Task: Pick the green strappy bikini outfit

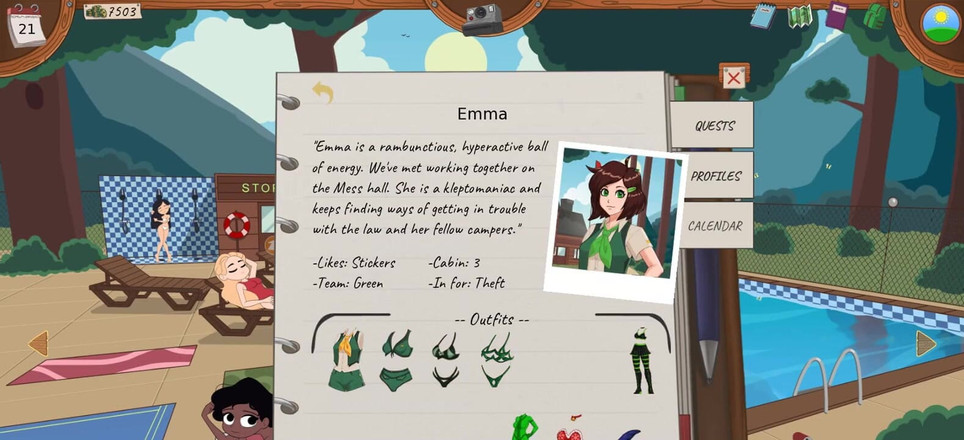Action: point(496,360)
